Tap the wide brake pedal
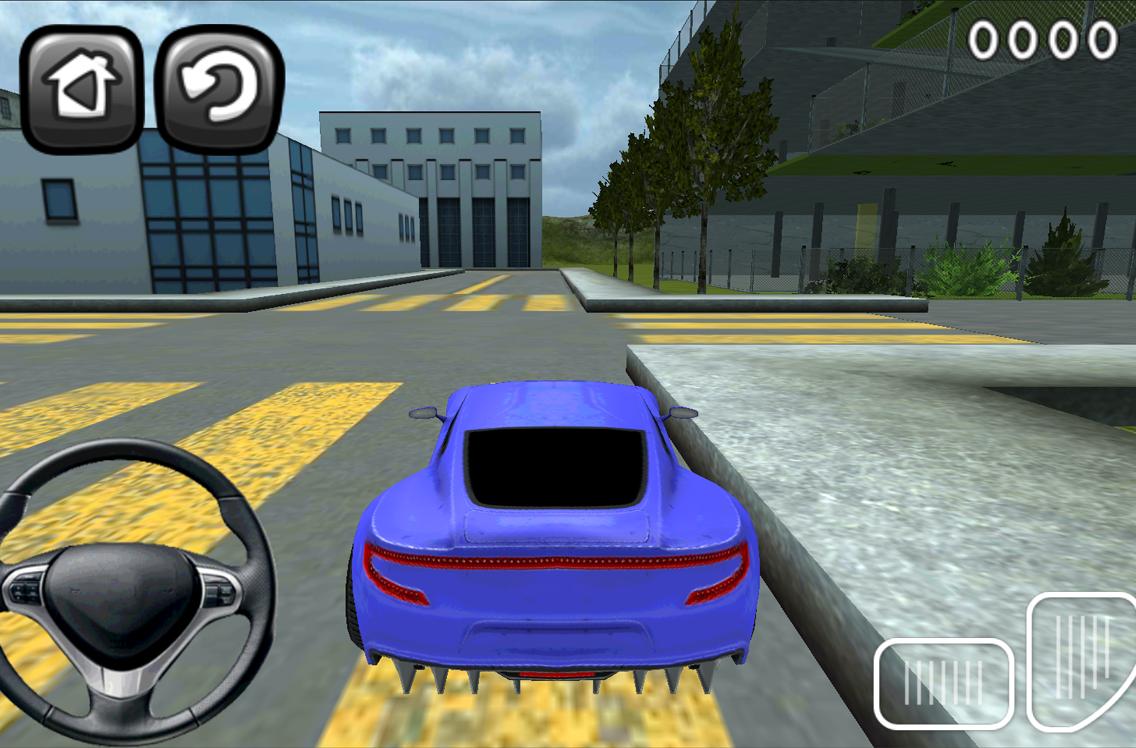1136x748 pixels. [x=943, y=683]
